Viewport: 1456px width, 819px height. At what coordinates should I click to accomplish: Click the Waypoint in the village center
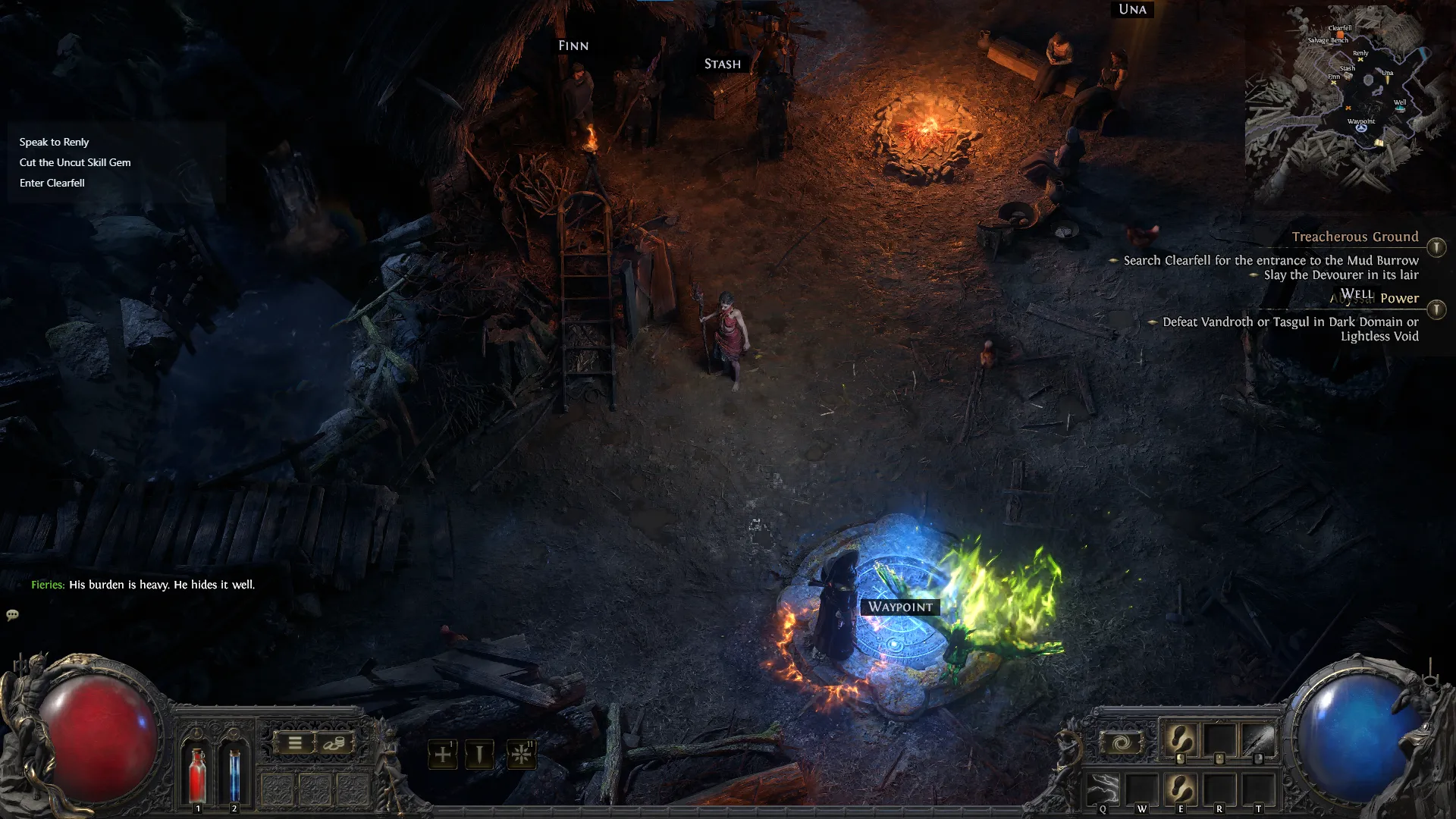coord(901,607)
